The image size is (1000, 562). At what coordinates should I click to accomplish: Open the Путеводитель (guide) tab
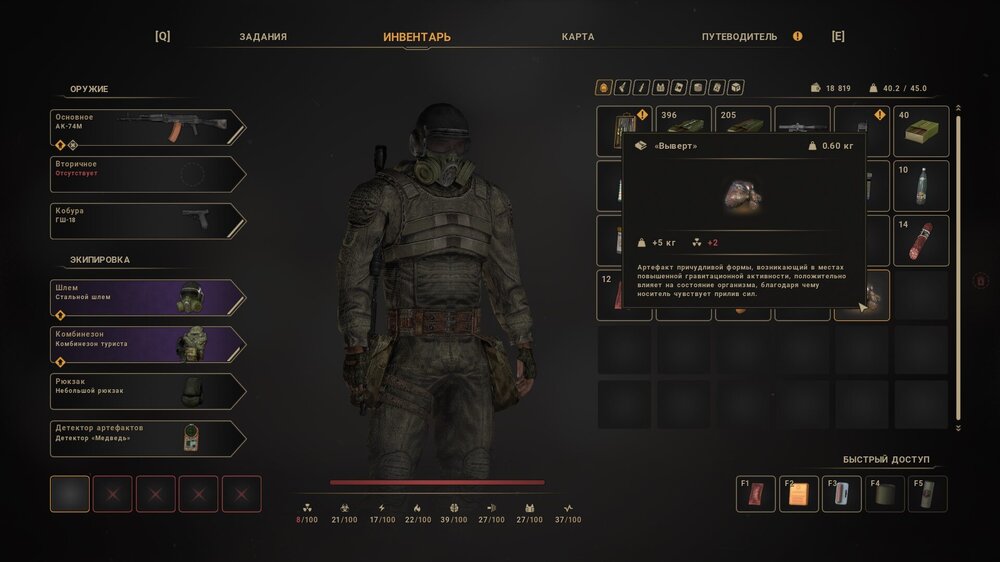coord(739,37)
